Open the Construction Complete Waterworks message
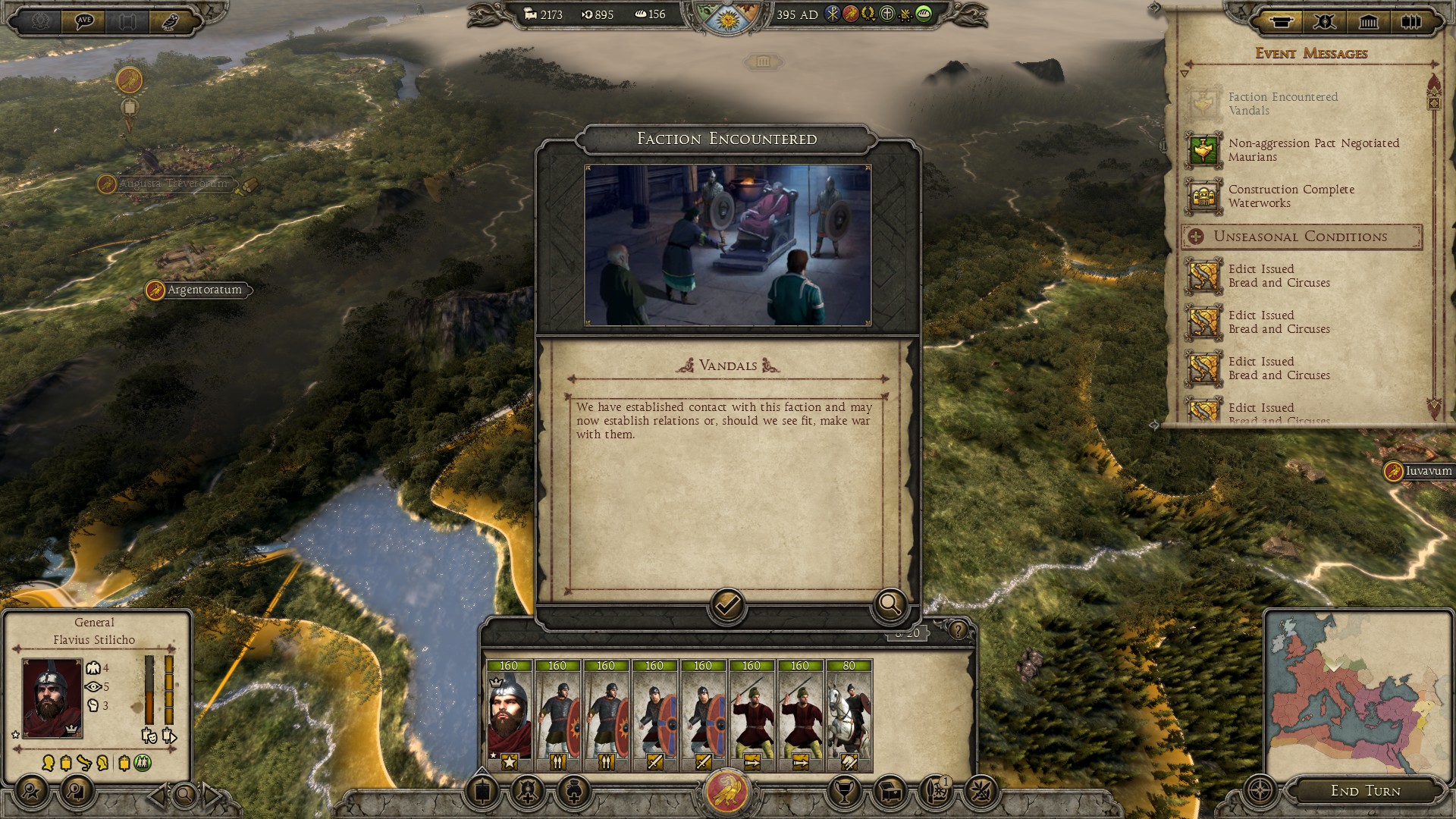The height and width of the screenshot is (819, 1456). (1291, 196)
